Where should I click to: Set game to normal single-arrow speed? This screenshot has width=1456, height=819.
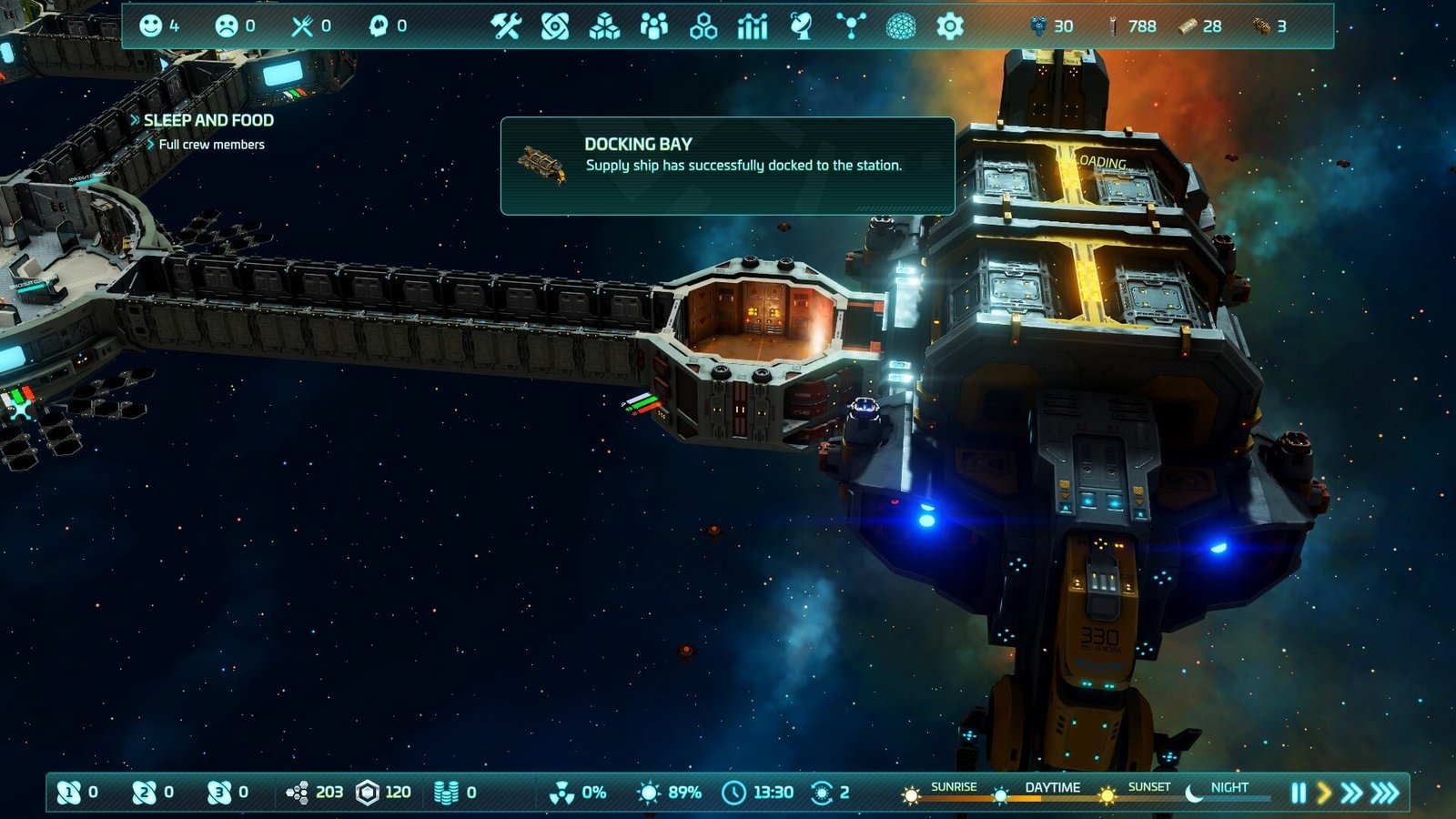coord(1324,793)
